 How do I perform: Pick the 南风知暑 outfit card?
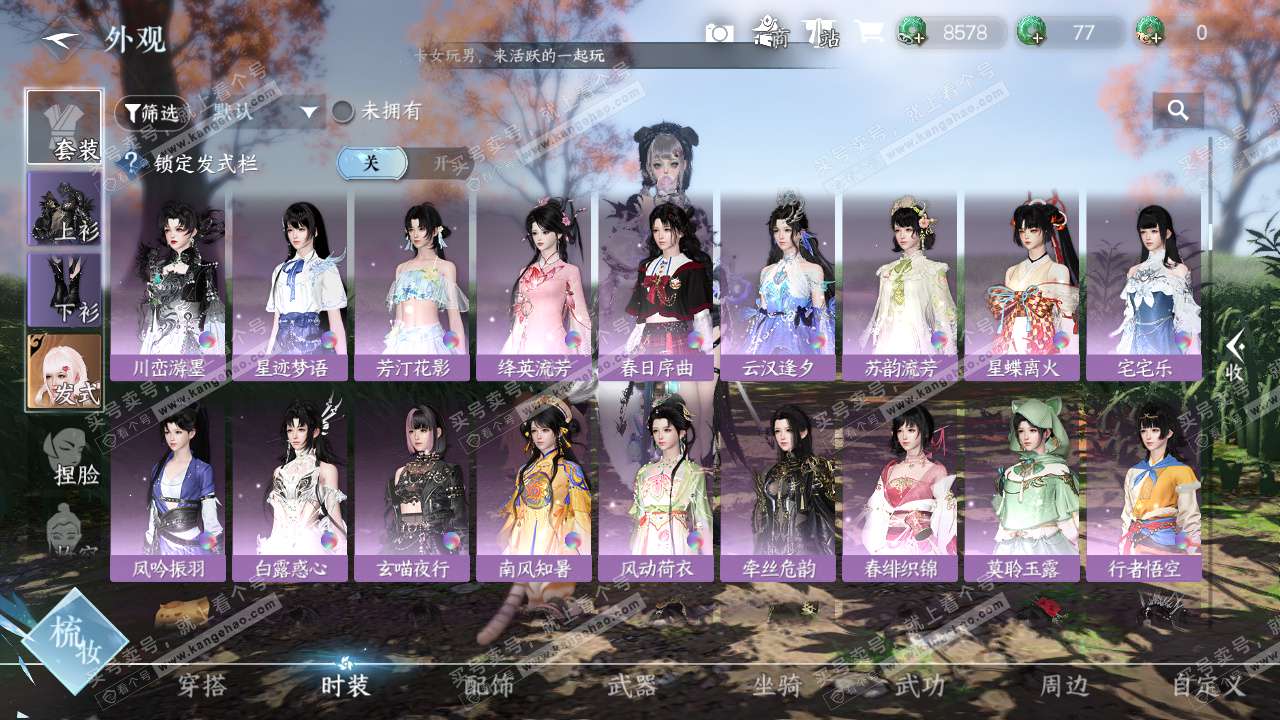click(x=534, y=486)
